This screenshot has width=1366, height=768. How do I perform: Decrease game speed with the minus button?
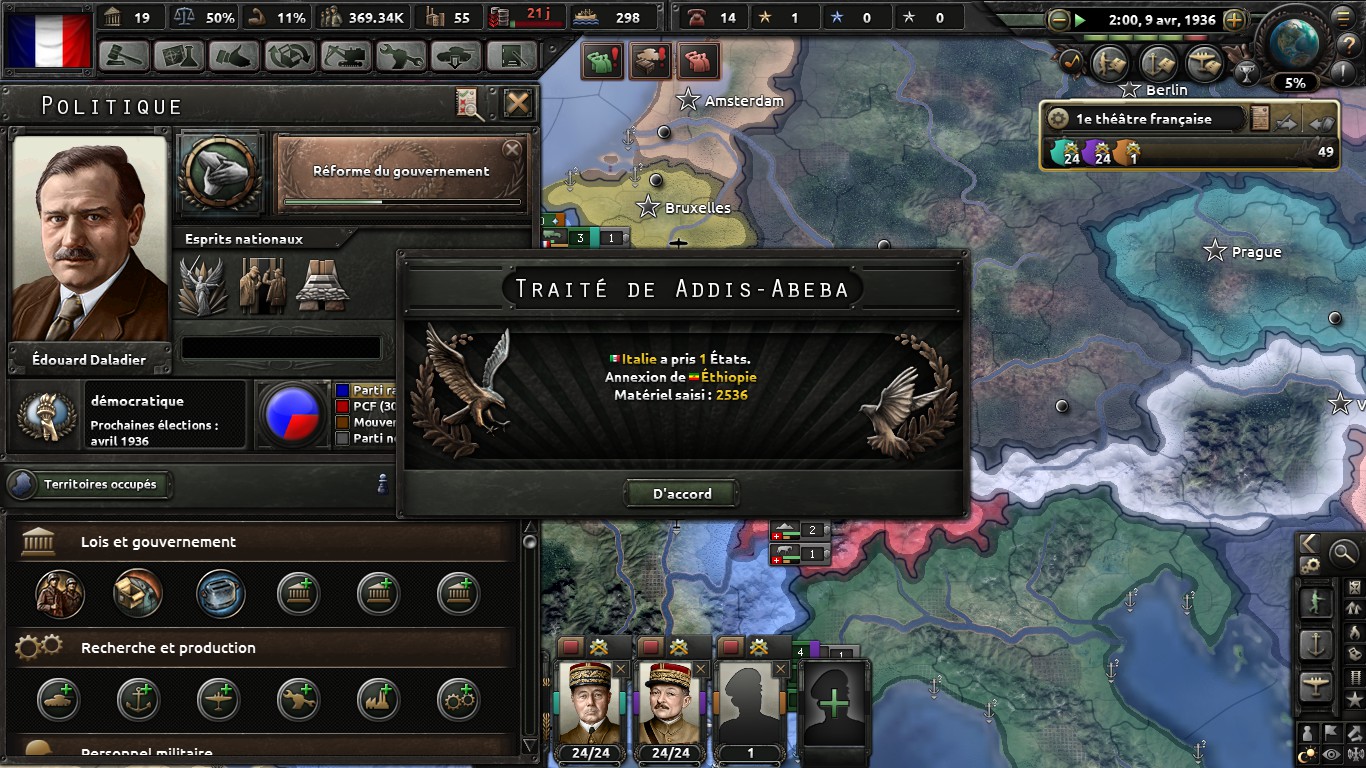point(1059,20)
